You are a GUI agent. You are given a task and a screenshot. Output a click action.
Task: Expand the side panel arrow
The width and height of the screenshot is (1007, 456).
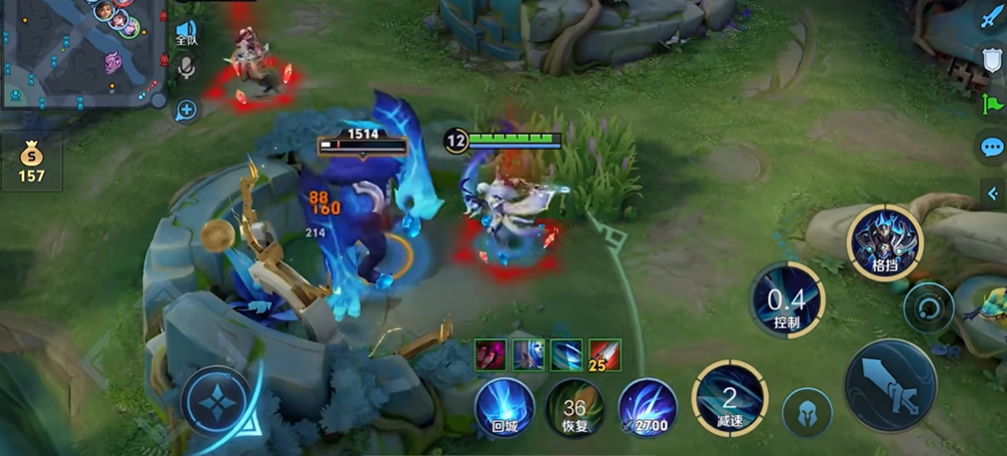pos(993,193)
